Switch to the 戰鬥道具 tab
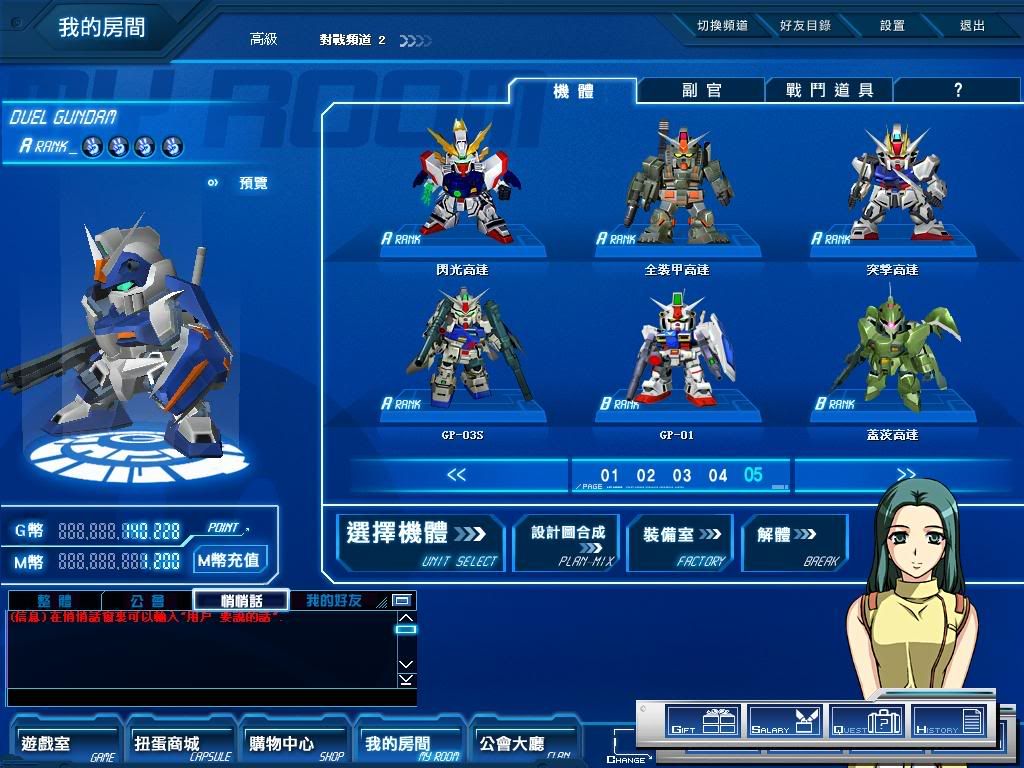Viewport: 1024px width, 768px height. [x=829, y=90]
